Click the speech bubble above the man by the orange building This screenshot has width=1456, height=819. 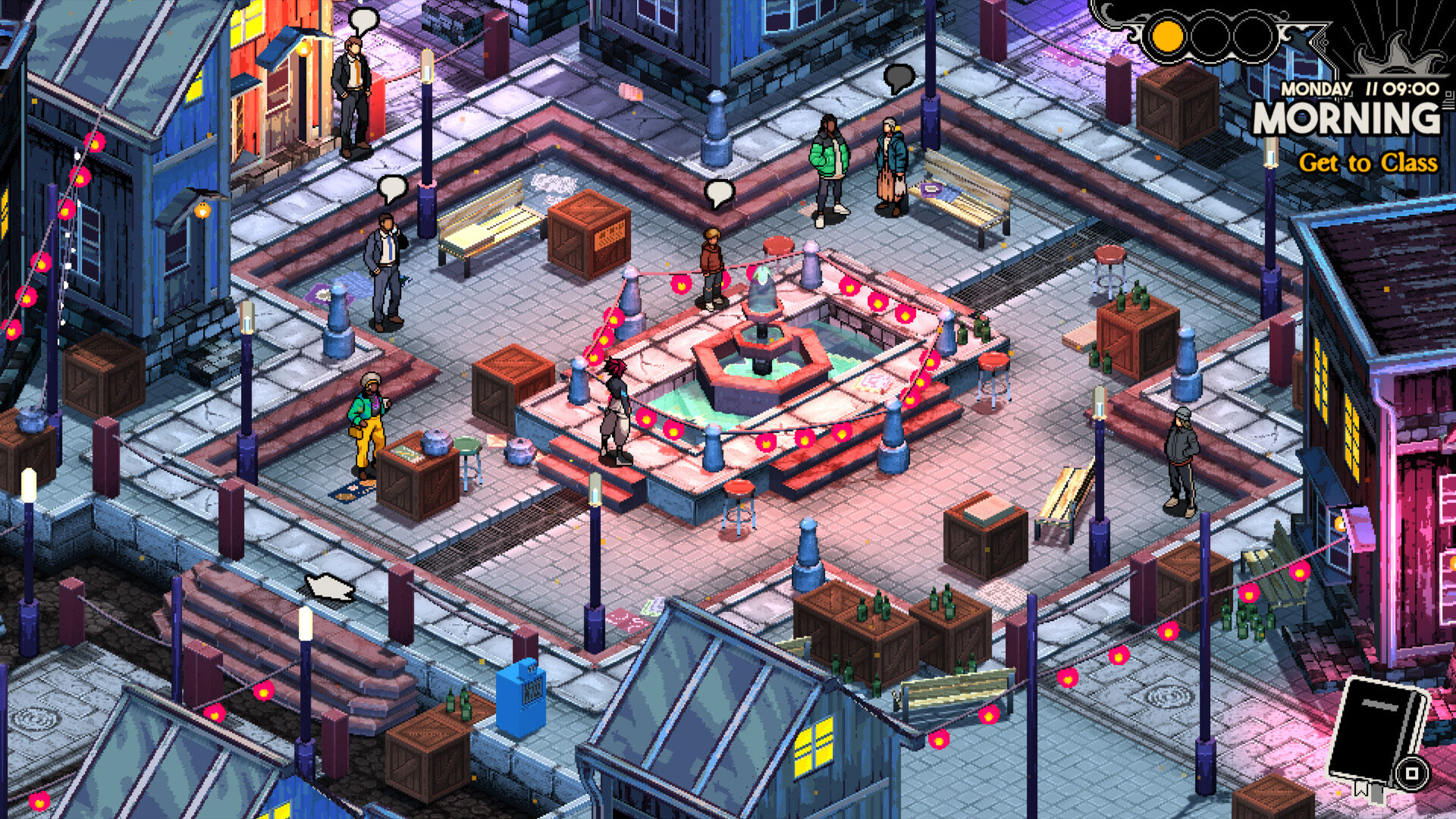[x=366, y=17]
